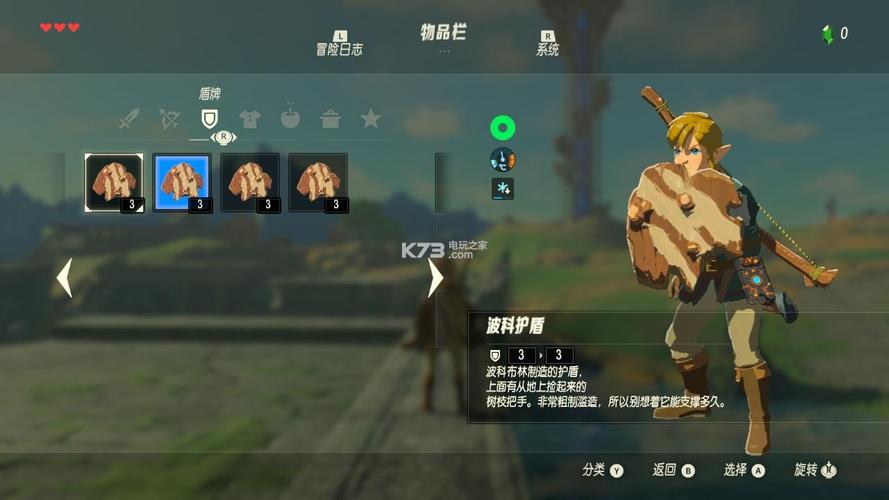Image resolution: width=889 pixels, height=500 pixels.
Task: Select the 物品栏 inventory heading
Action: pos(443,32)
